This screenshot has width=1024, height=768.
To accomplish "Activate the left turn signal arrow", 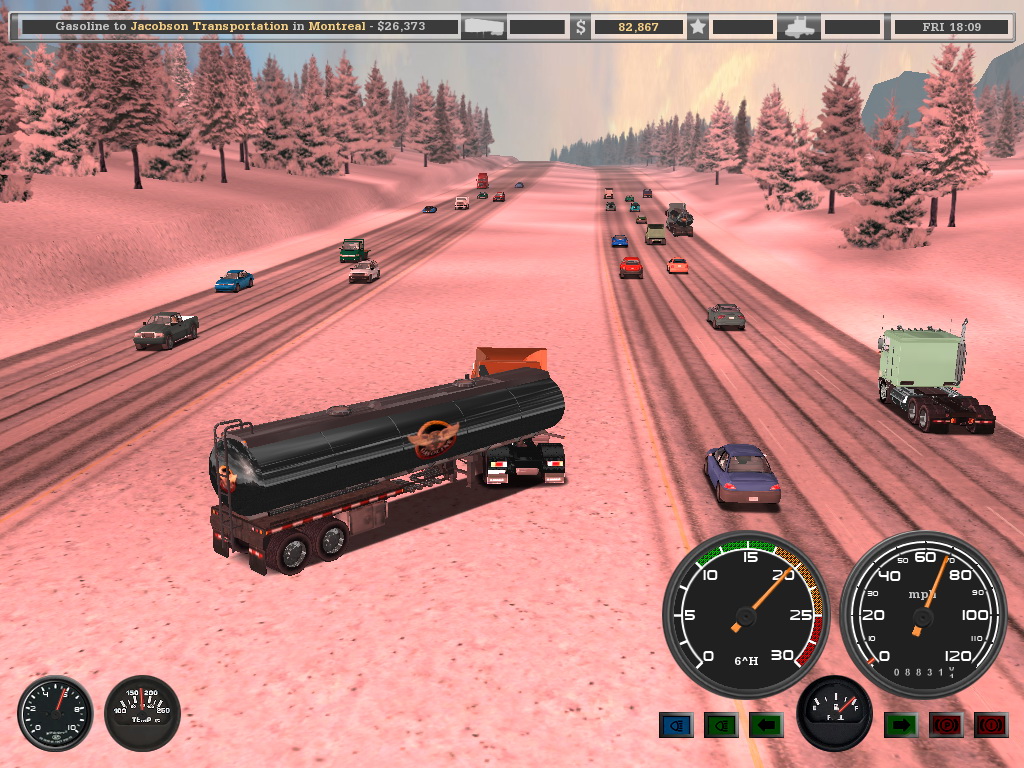I will click(766, 725).
